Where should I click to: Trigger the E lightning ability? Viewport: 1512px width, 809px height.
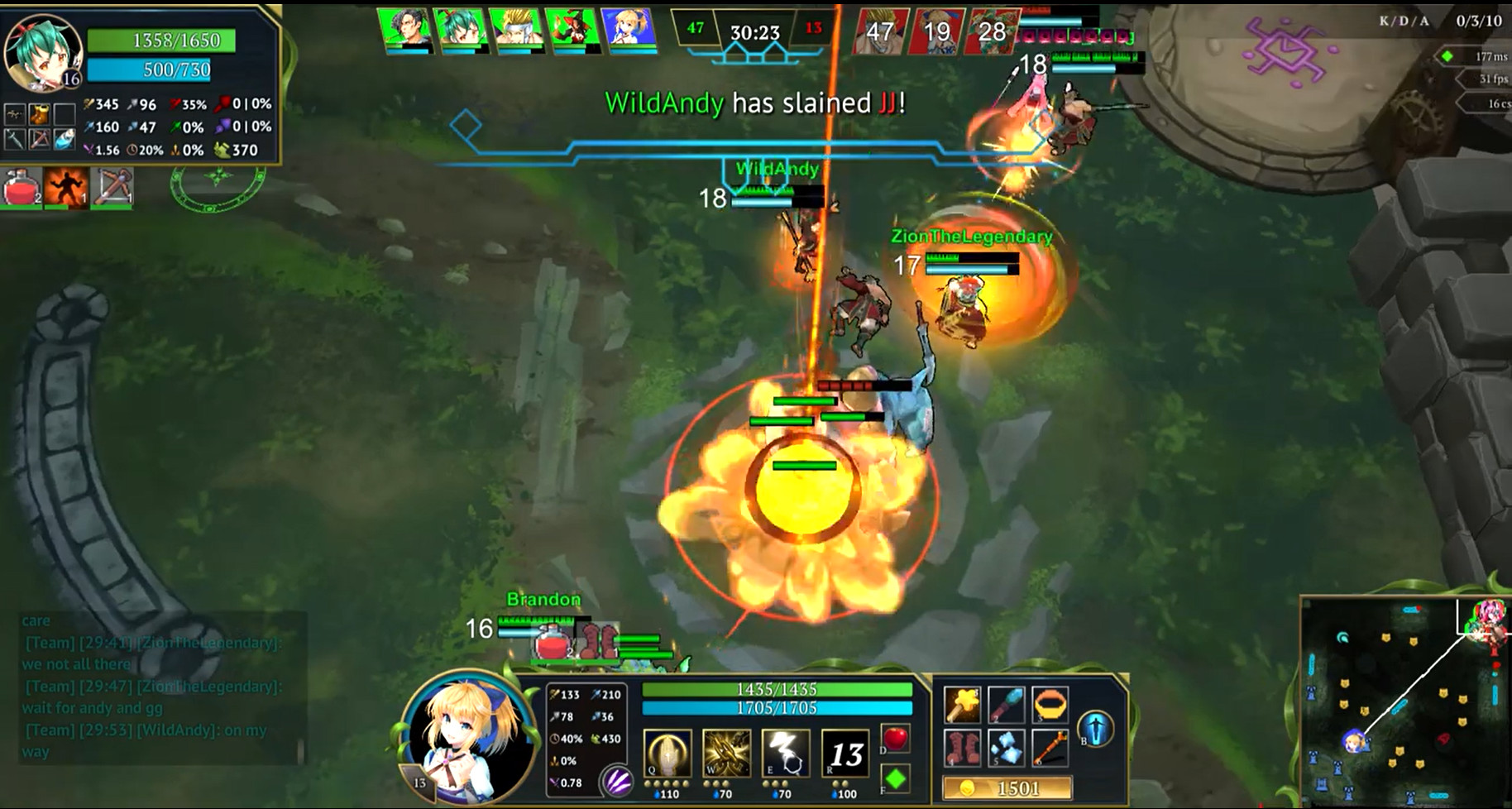(787, 753)
